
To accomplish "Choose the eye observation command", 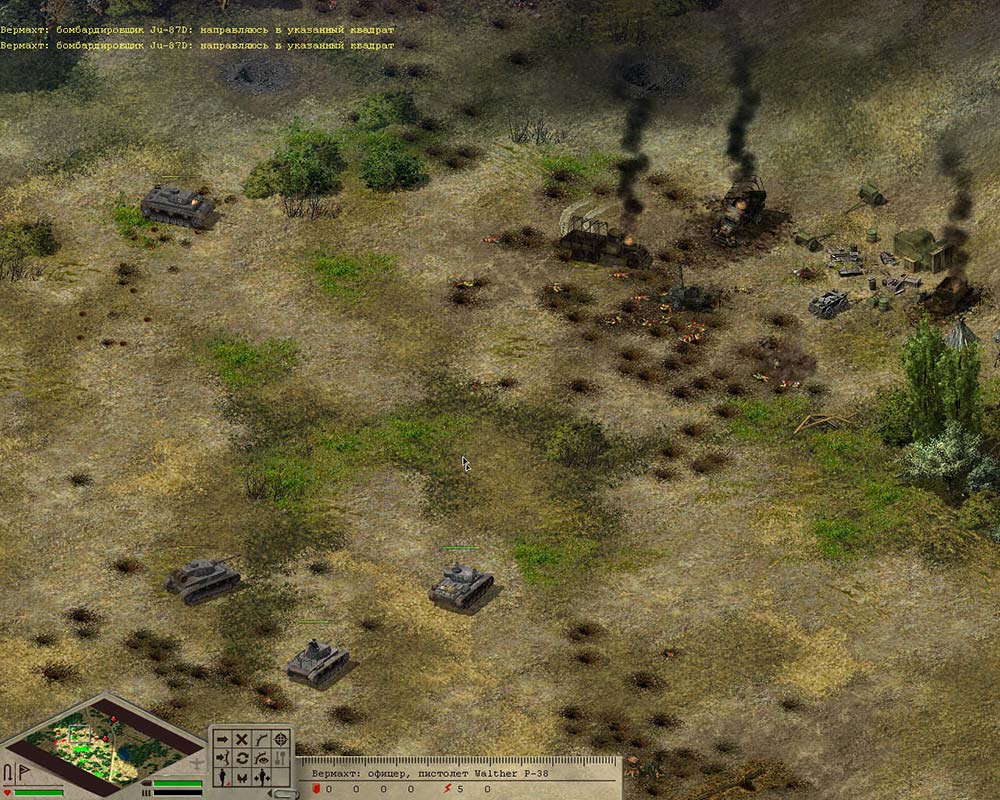I will pos(261,758).
